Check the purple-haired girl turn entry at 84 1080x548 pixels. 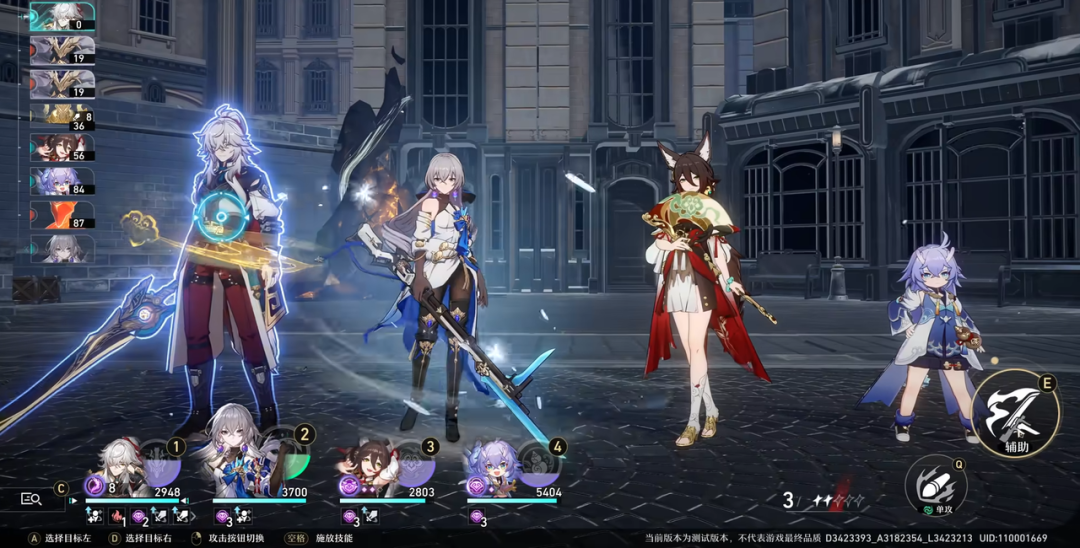[62, 181]
